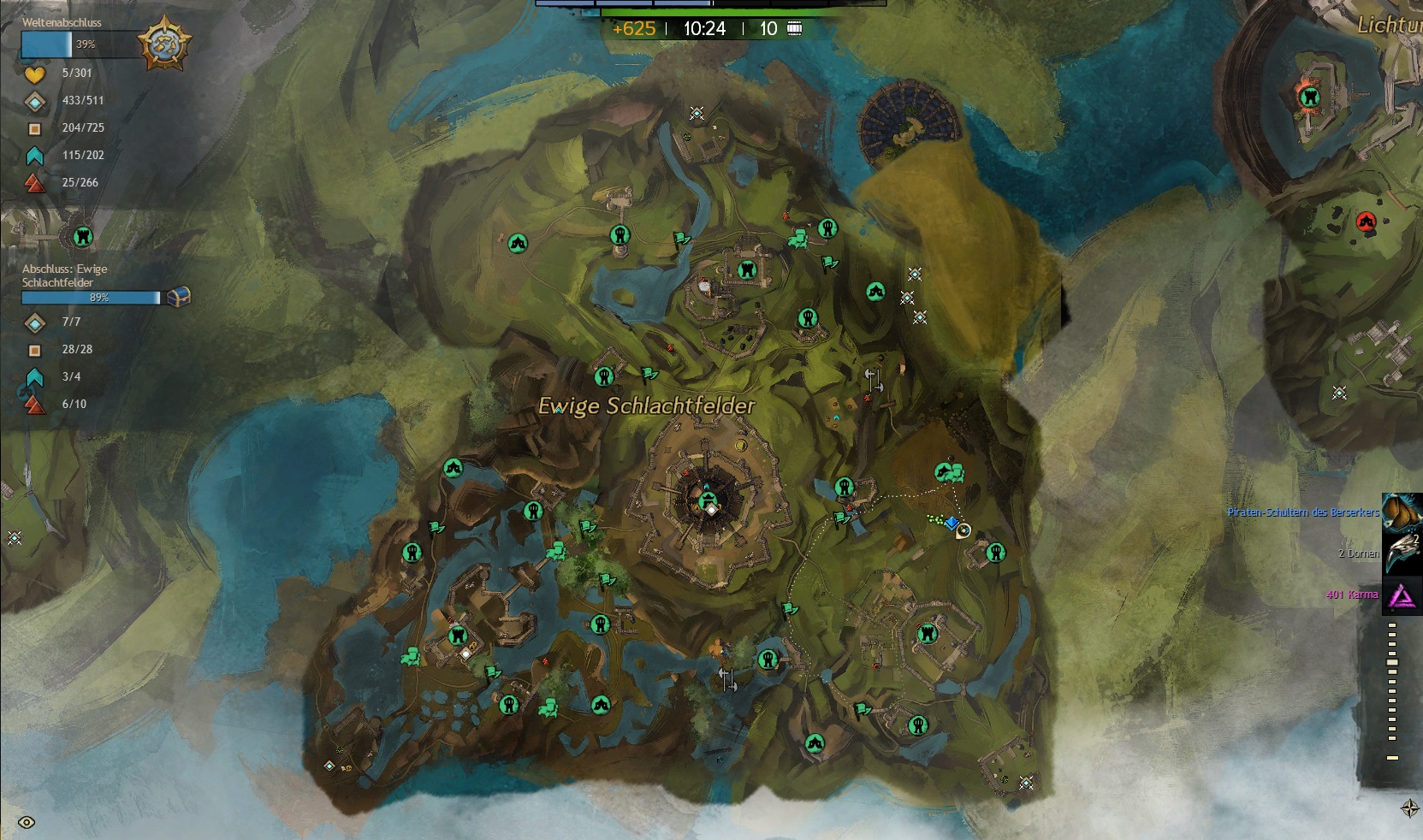Select the blue diamond player position marker
Viewport: 1423px width, 840px height.
pos(952,523)
